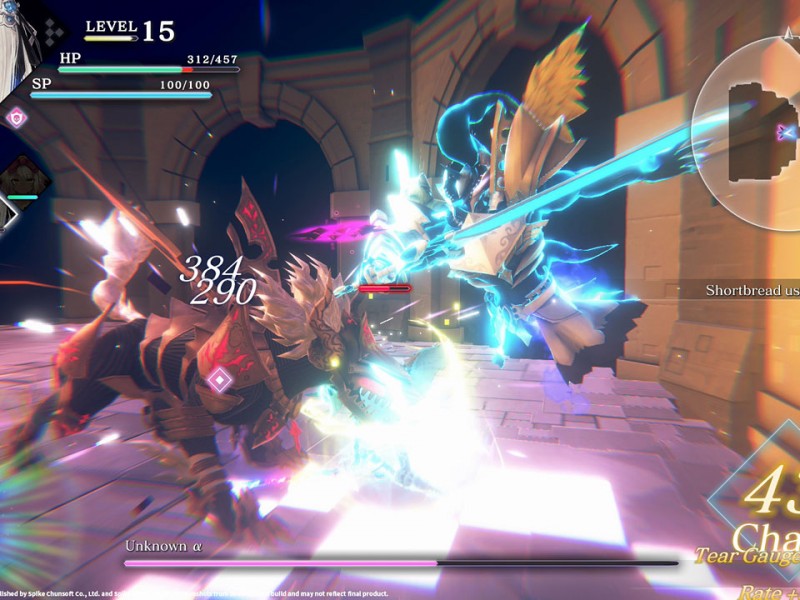Select the pink diamond lock-on marker

tap(219, 380)
